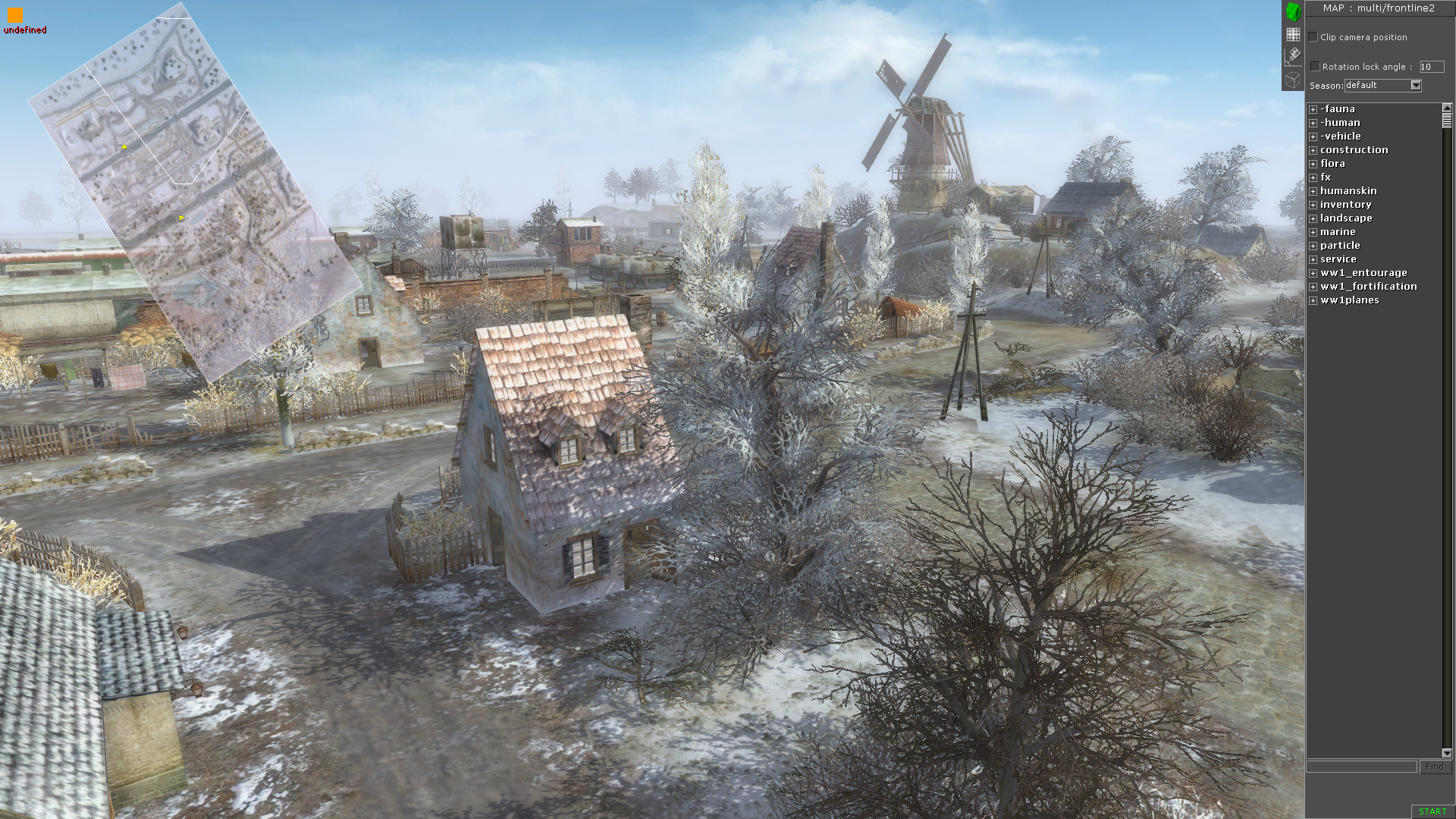Select the -human tree item
The height and width of the screenshot is (819, 1456).
(x=1341, y=122)
